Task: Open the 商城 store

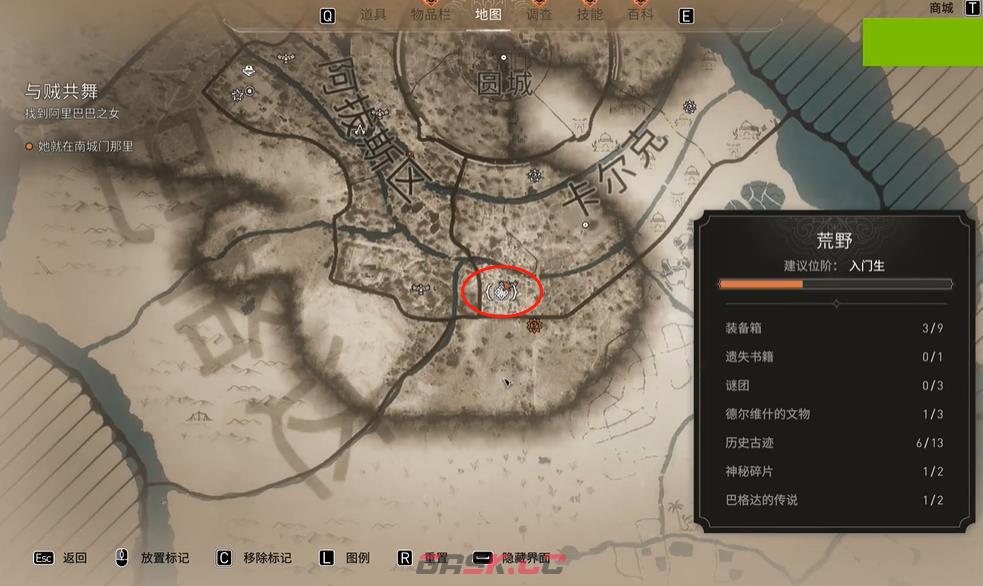Action: click(x=941, y=8)
